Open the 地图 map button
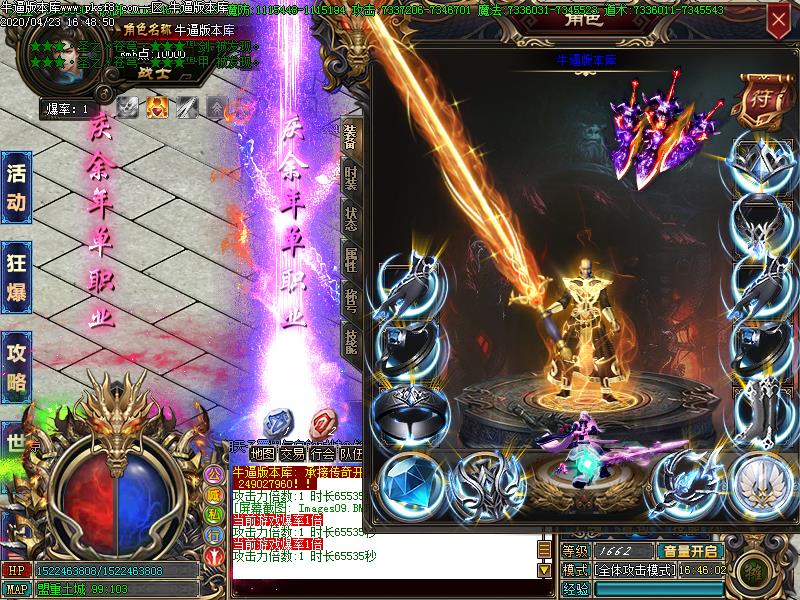This screenshot has height=600, width=800. coord(262,453)
